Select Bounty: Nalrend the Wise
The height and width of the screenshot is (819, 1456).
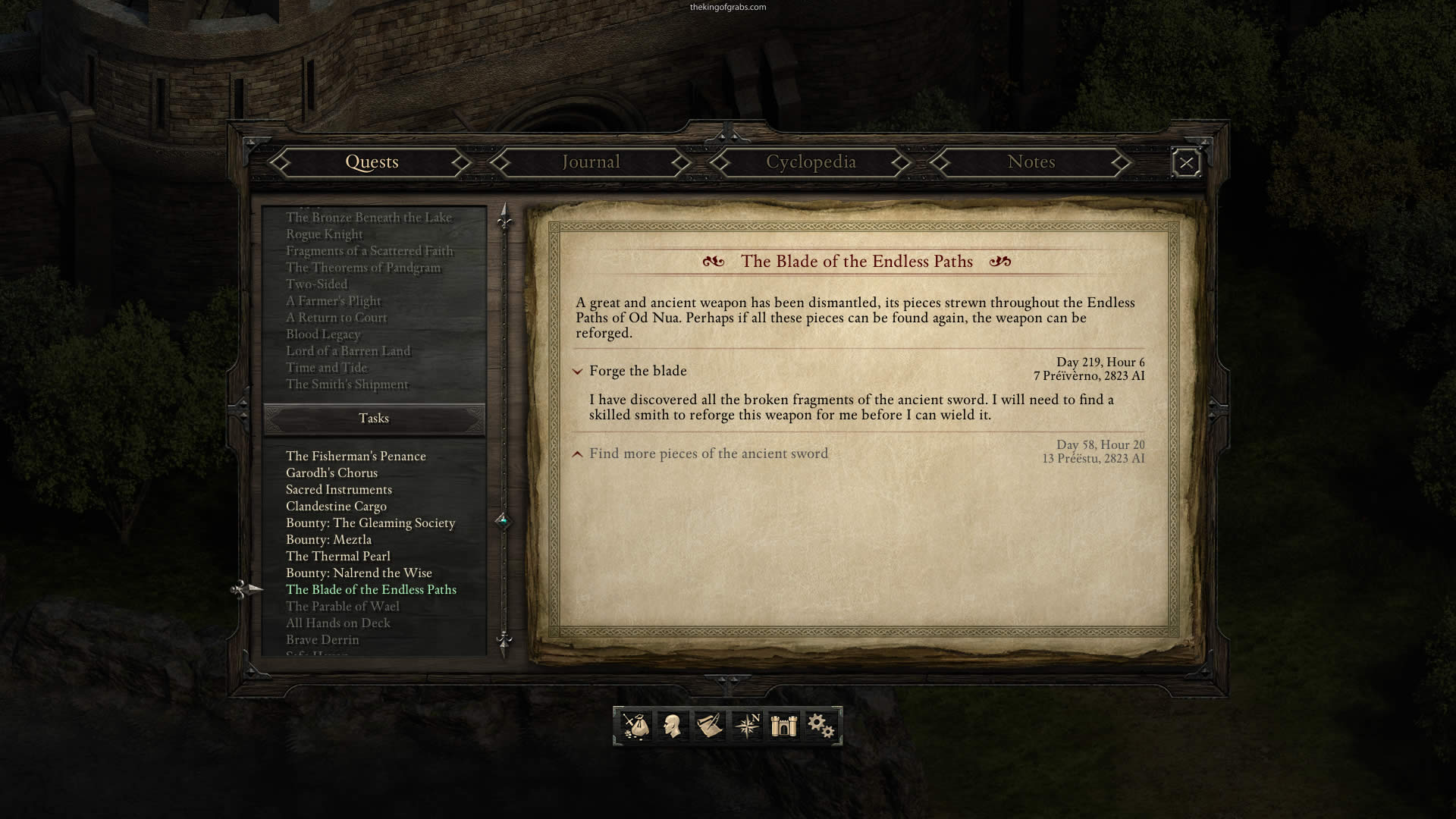(359, 573)
